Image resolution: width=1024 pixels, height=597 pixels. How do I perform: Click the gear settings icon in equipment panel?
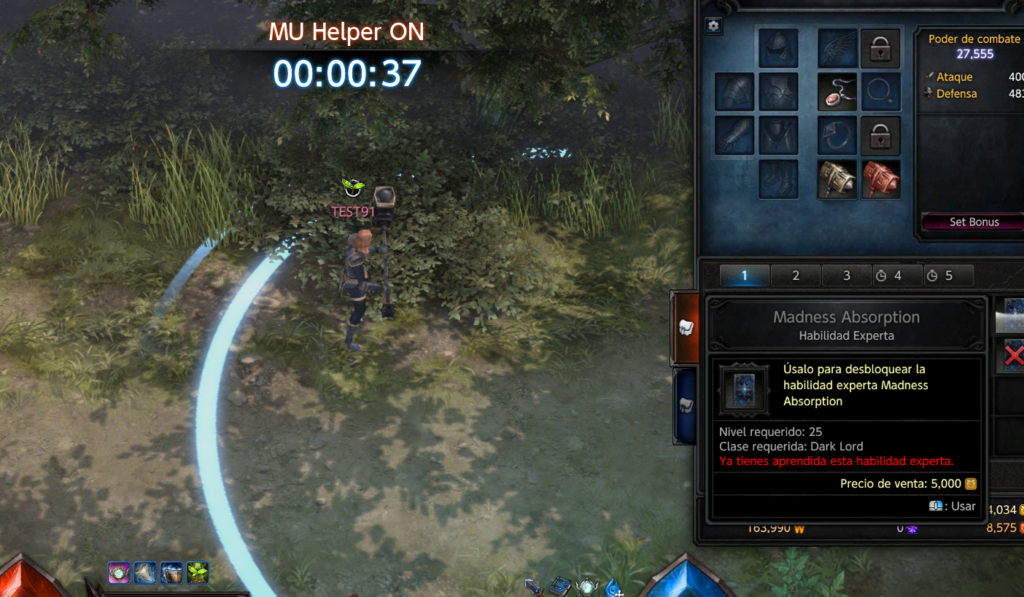(713, 26)
